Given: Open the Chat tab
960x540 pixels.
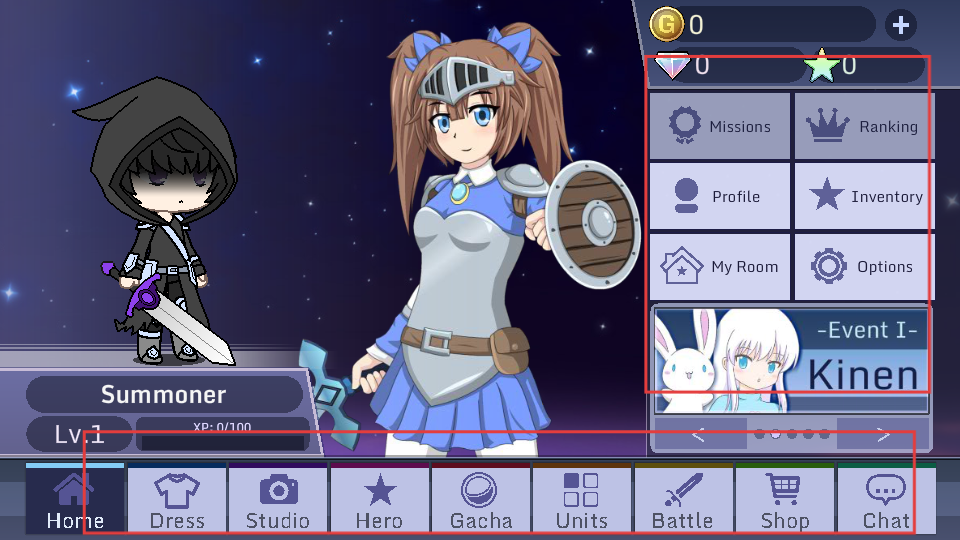Looking at the screenshot, I should pos(886,499).
